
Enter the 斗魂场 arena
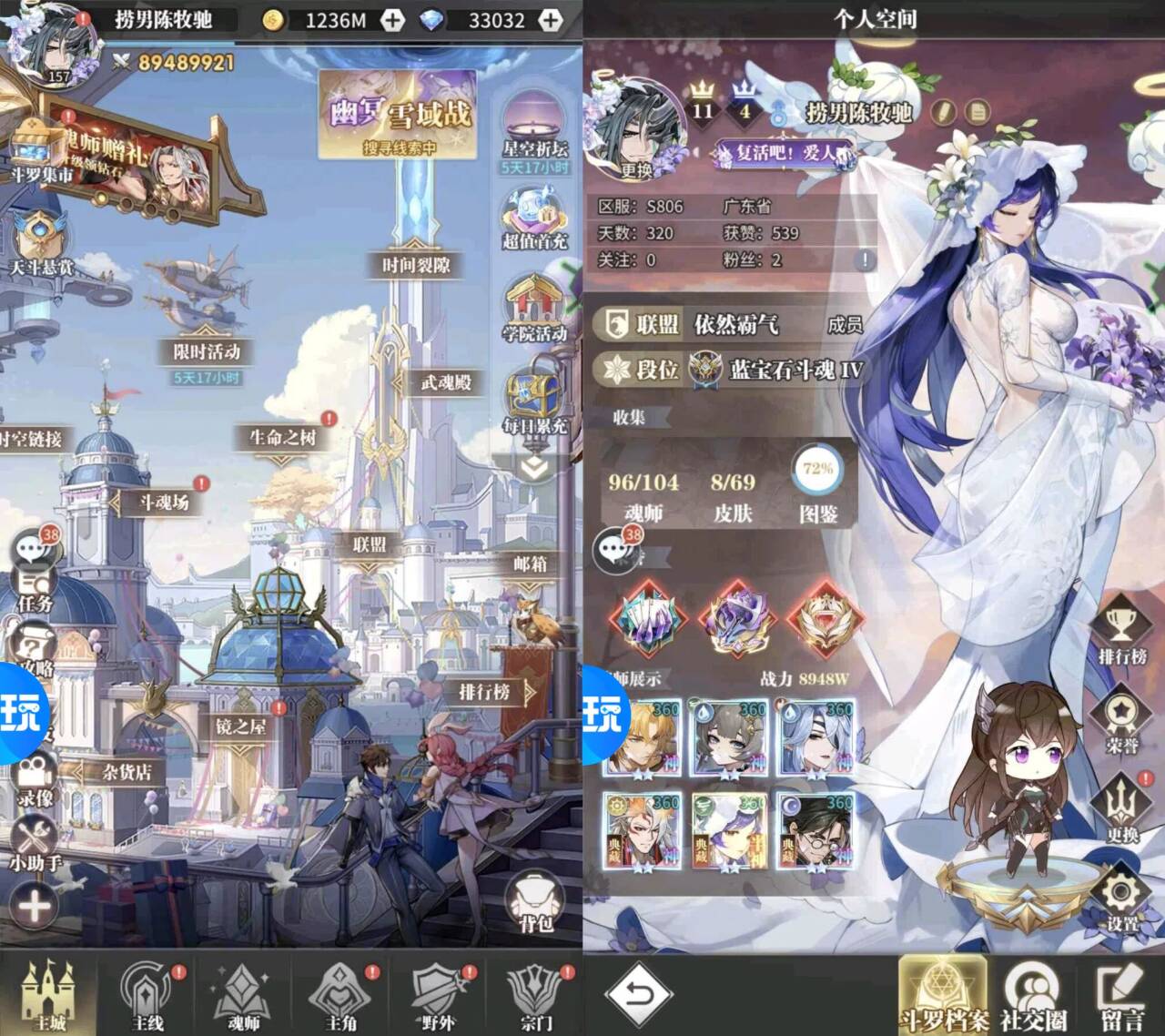tap(164, 502)
